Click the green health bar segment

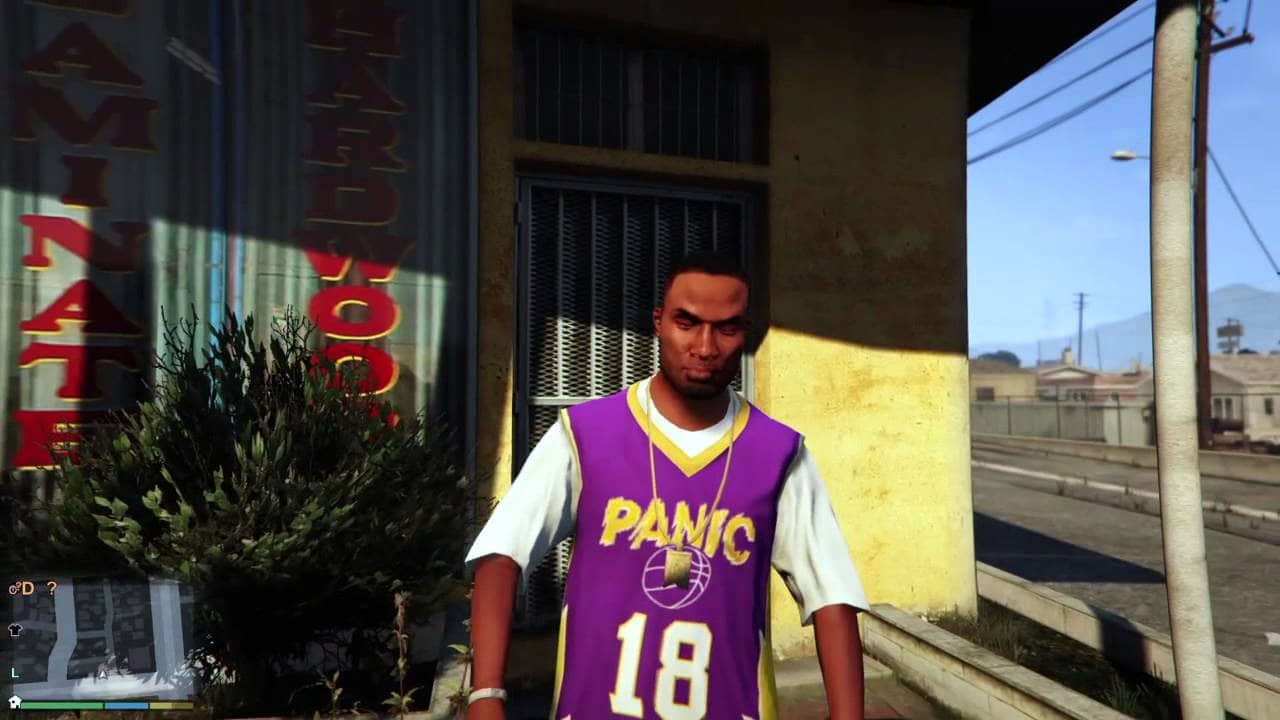pos(62,704)
